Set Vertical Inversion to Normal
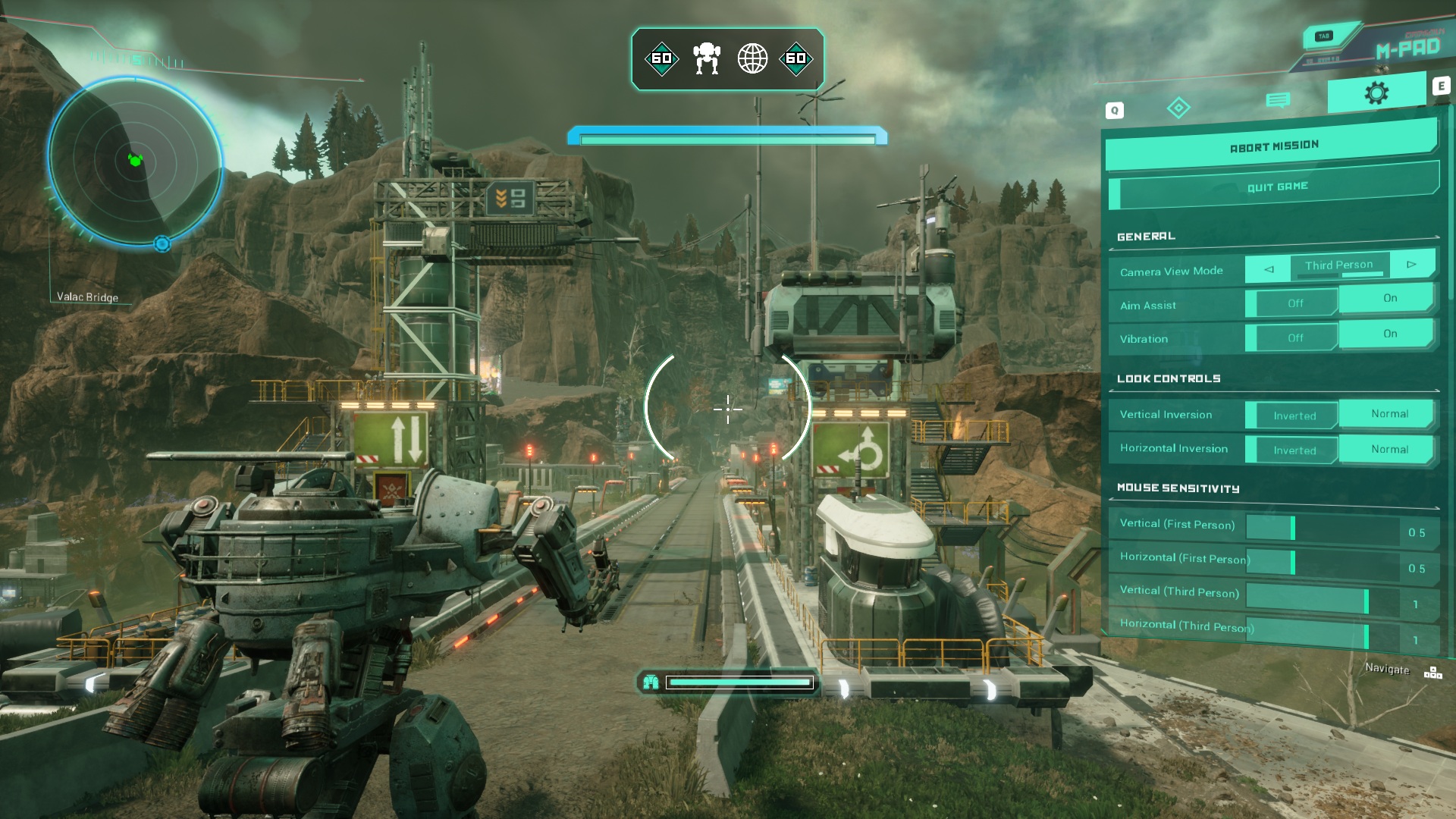Viewport: 1456px width, 819px height. [1389, 414]
